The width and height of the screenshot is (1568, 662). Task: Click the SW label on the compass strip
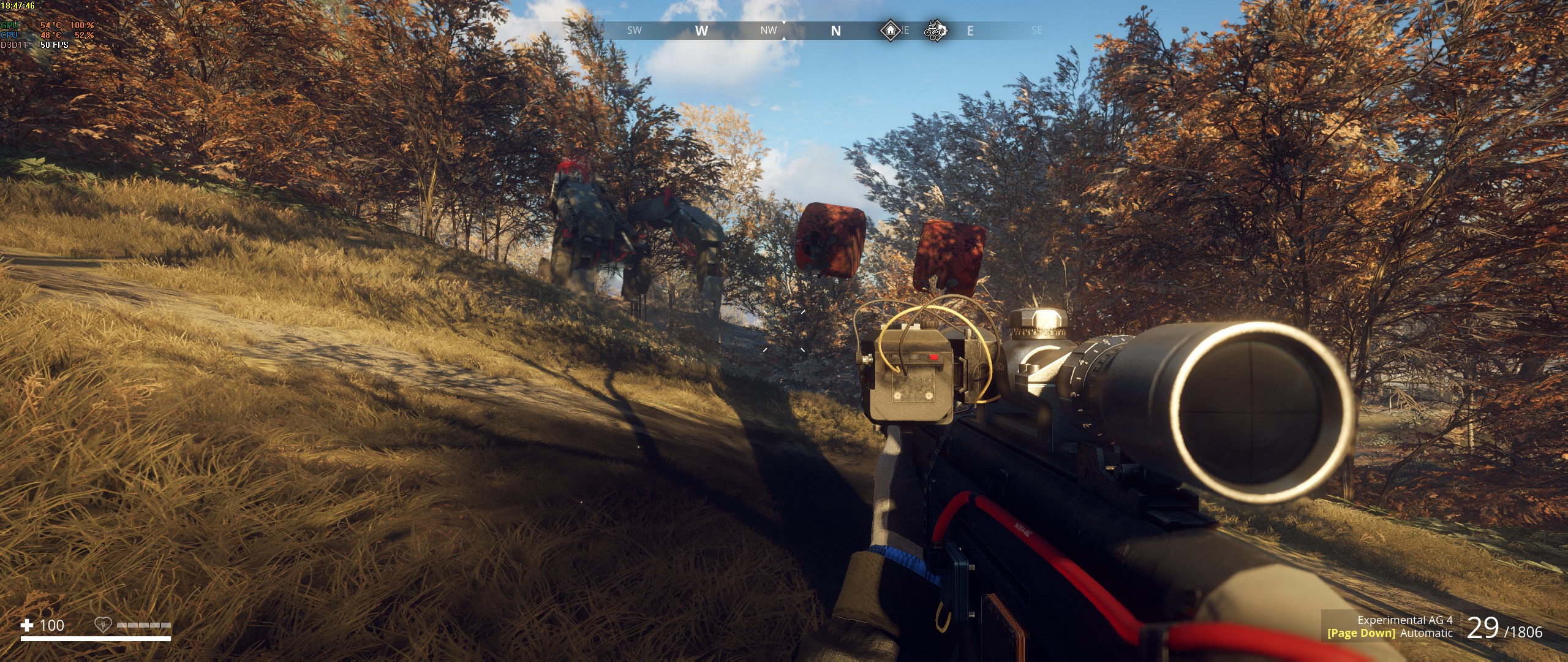pyautogui.click(x=634, y=31)
